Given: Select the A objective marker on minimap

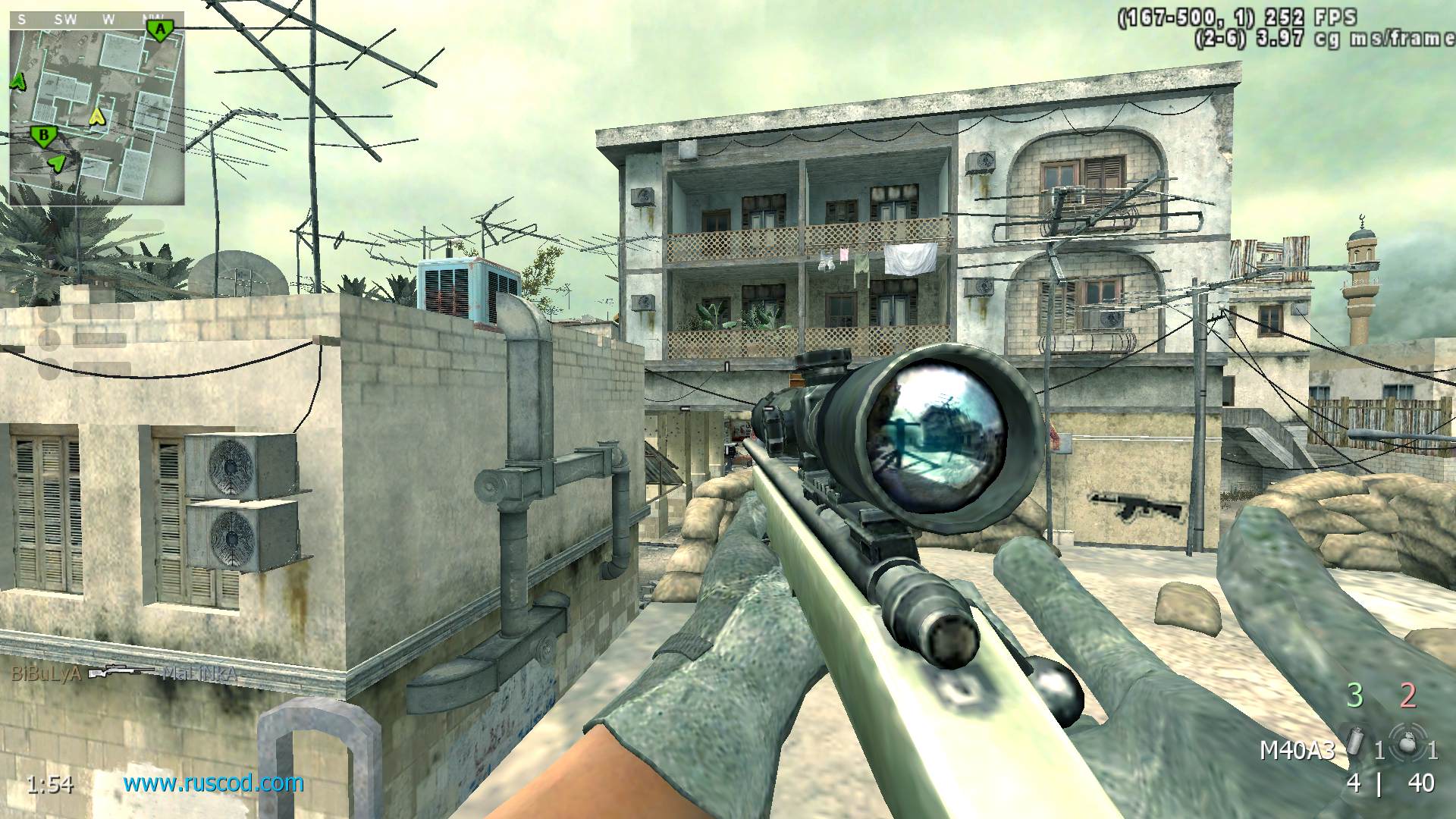Looking at the screenshot, I should (x=159, y=30).
